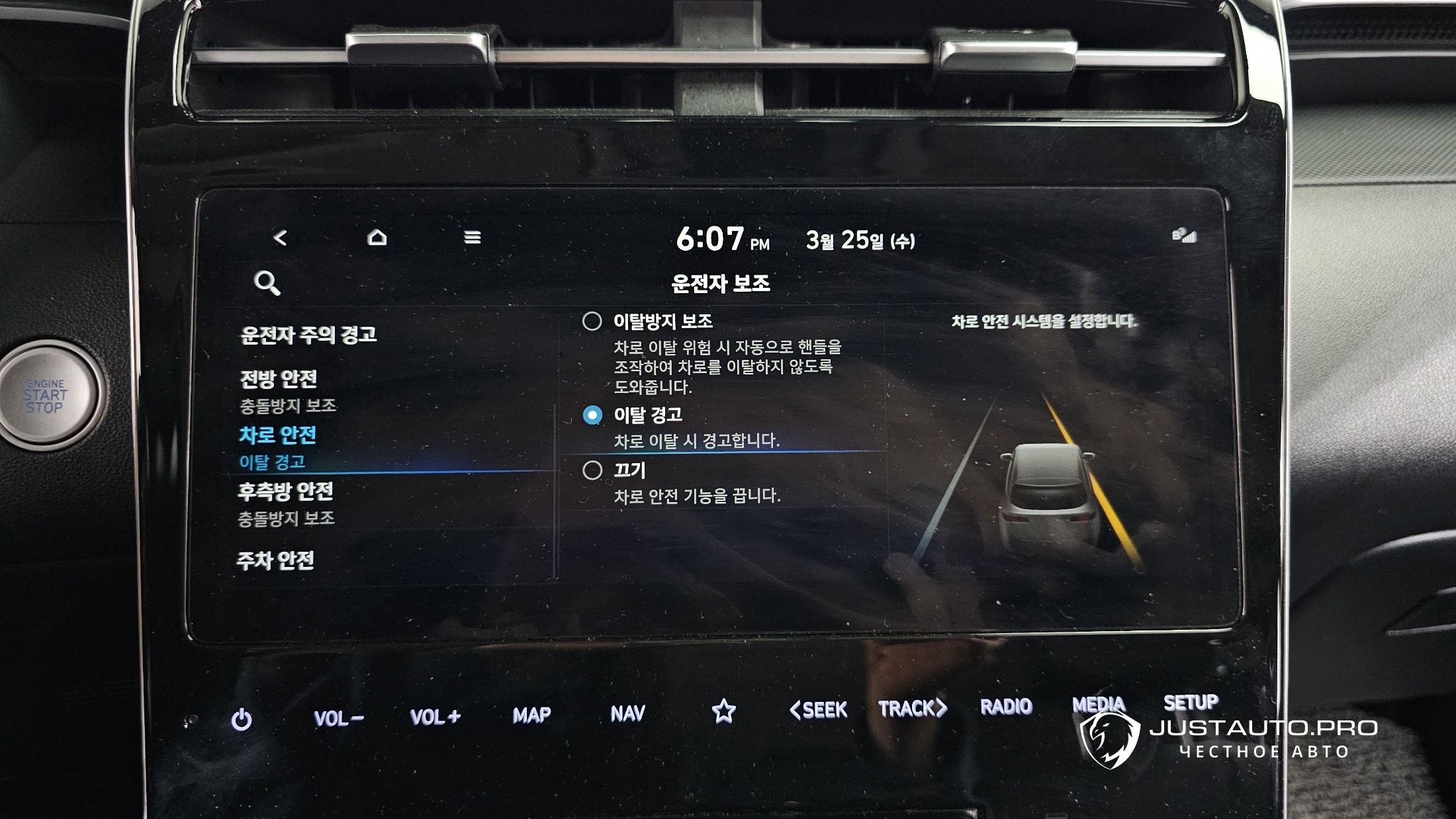Switch to RADIO mode
This screenshot has width=1456, height=819.
click(x=1006, y=707)
